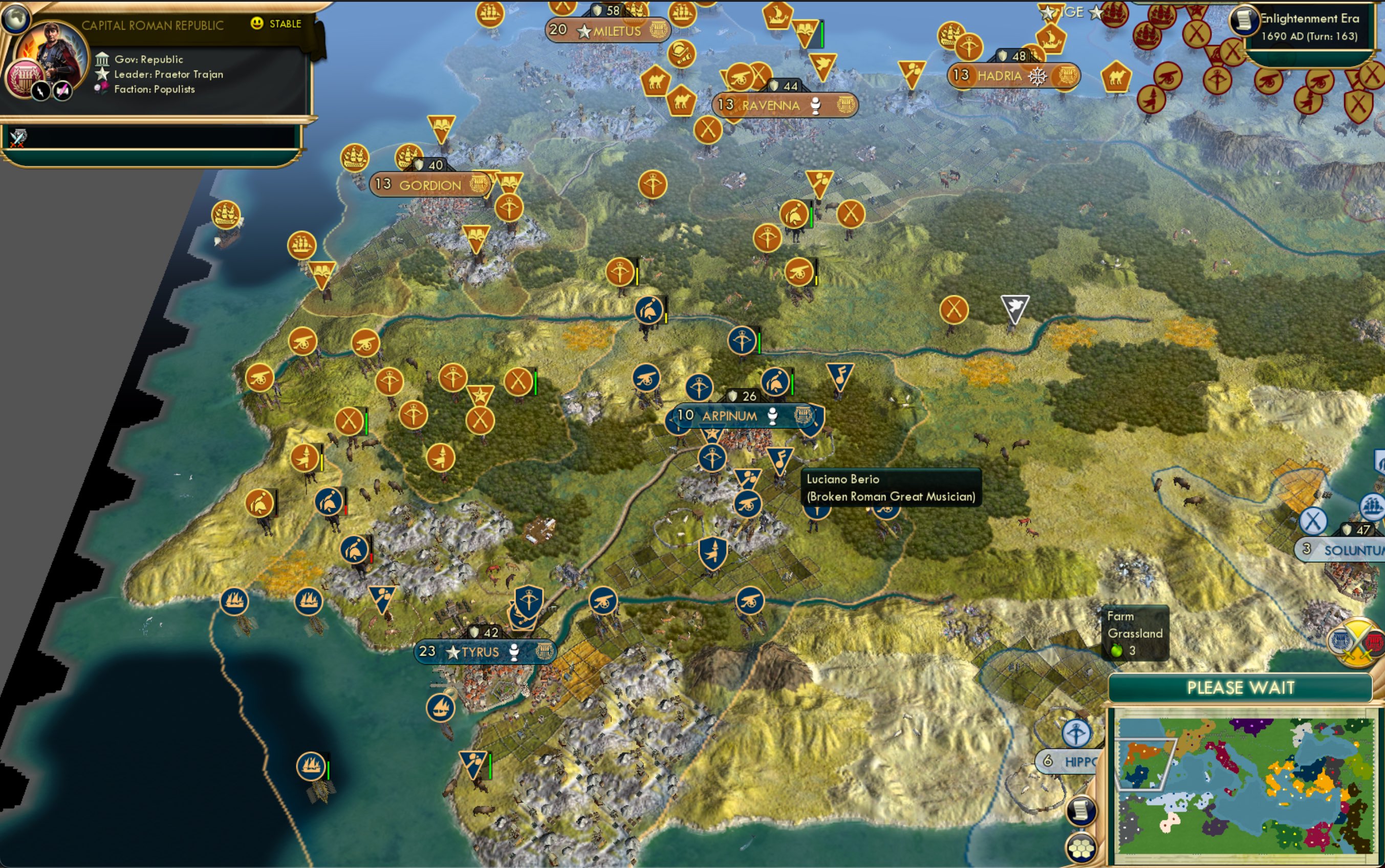Screen dimensions: 1385x868
Task: Open the notification log scroll icon
Action: point(1081,811)
